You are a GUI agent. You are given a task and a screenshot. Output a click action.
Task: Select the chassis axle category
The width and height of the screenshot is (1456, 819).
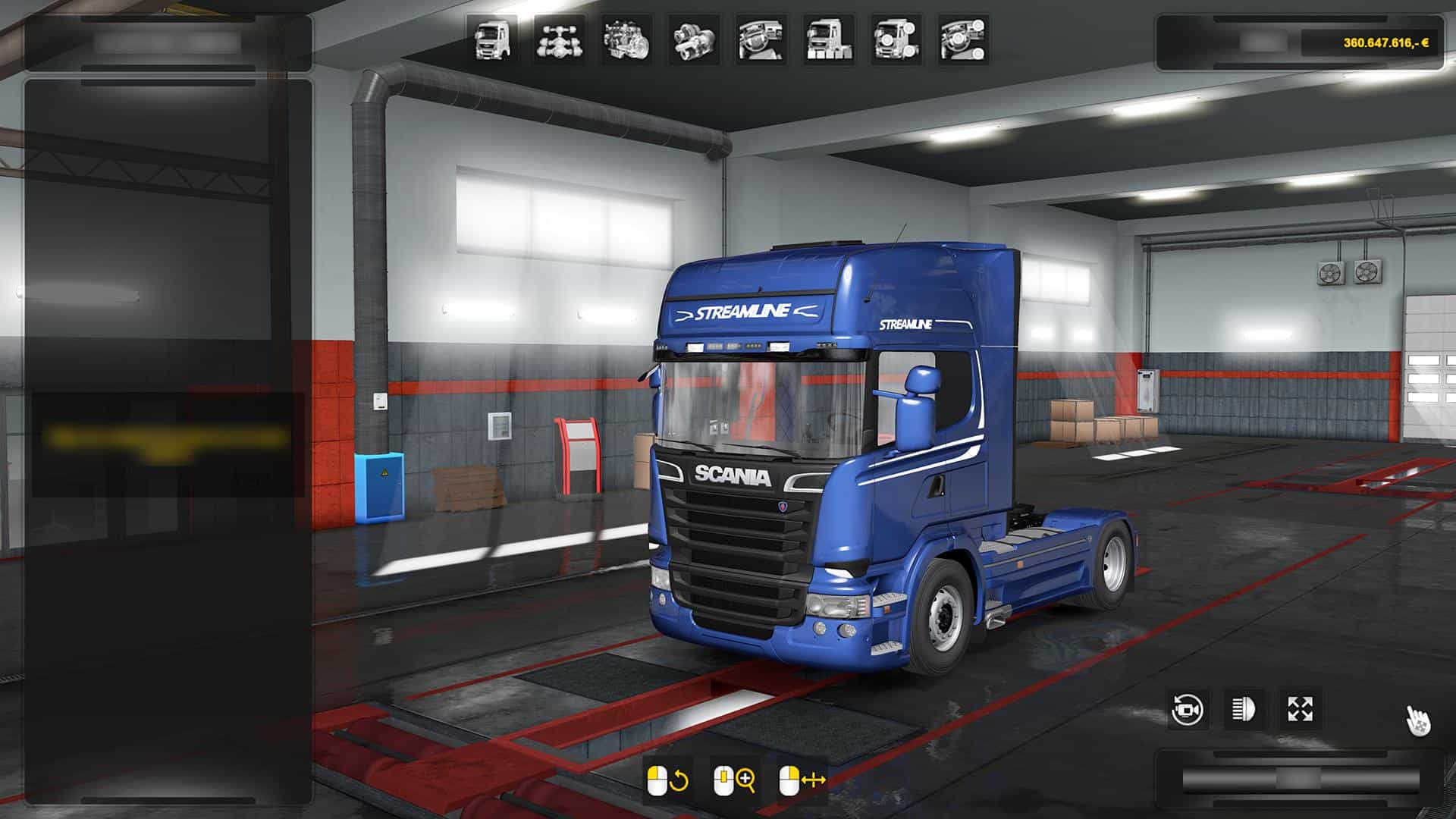pos(559,39)
